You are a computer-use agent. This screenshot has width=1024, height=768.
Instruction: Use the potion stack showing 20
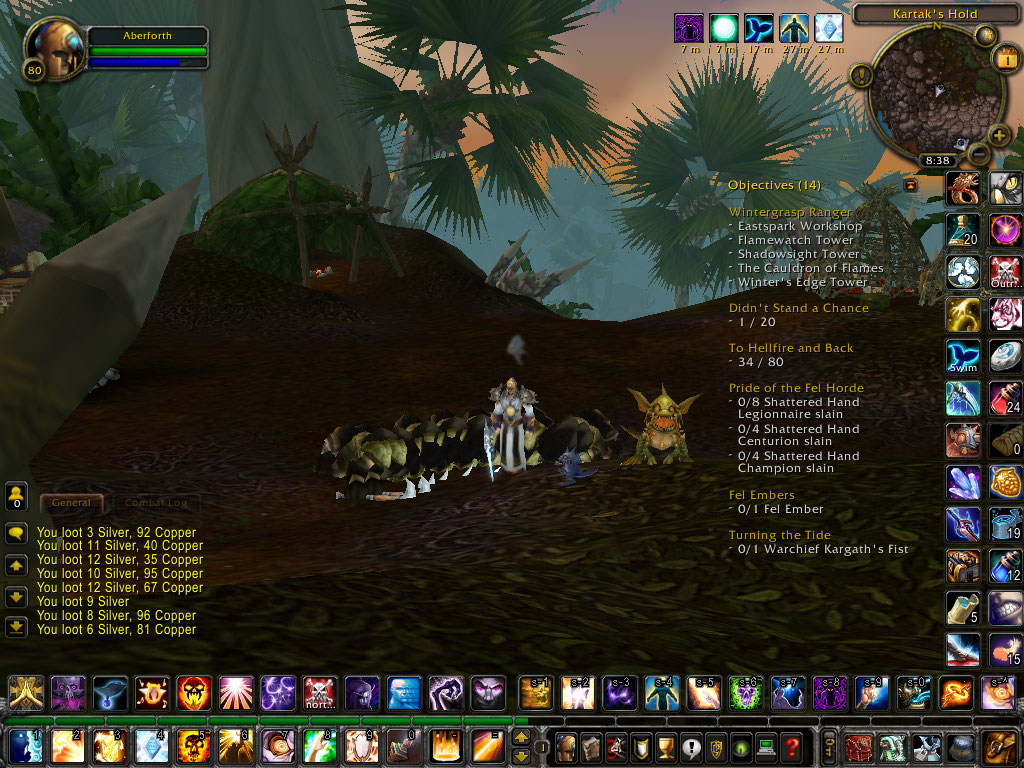[963, 231]
